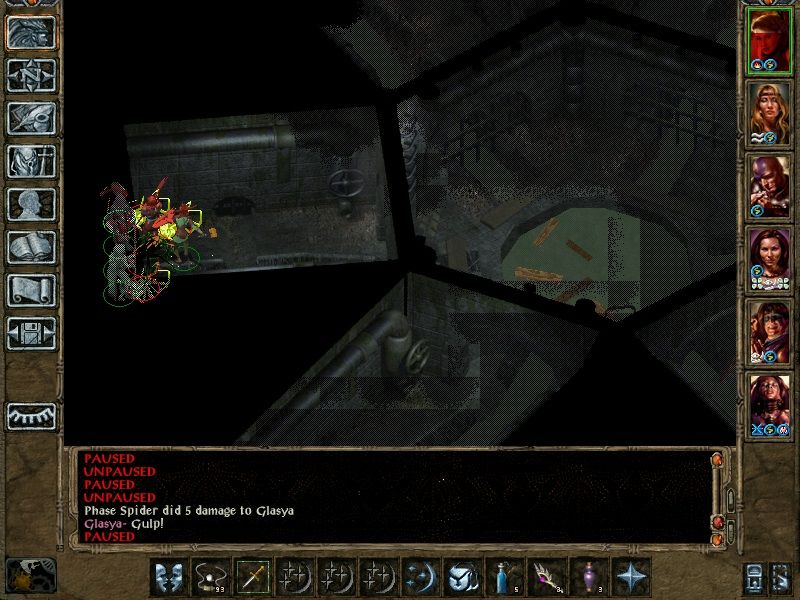Viewport: 800px width, 600px height.
Task: Activate the guard shield action
Action: click(169, 578)
